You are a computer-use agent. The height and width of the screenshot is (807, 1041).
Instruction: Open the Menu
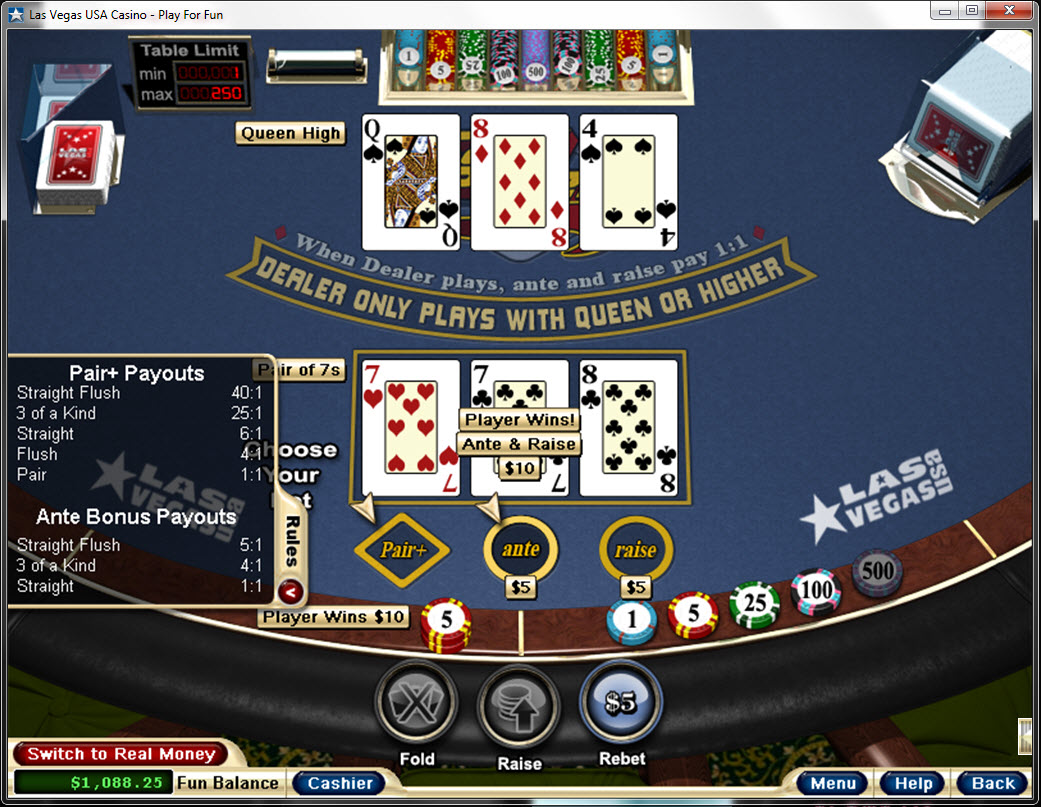point(833,783)
